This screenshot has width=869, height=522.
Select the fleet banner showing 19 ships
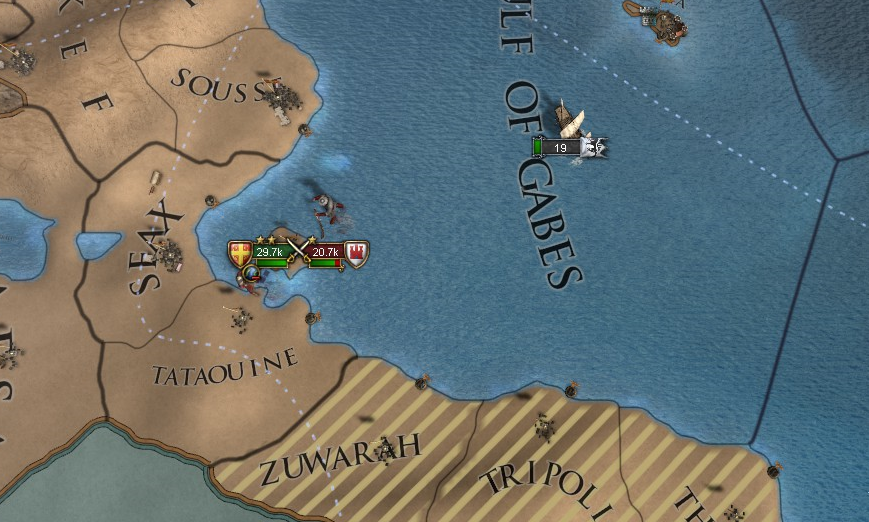click(x=561, y=148)
